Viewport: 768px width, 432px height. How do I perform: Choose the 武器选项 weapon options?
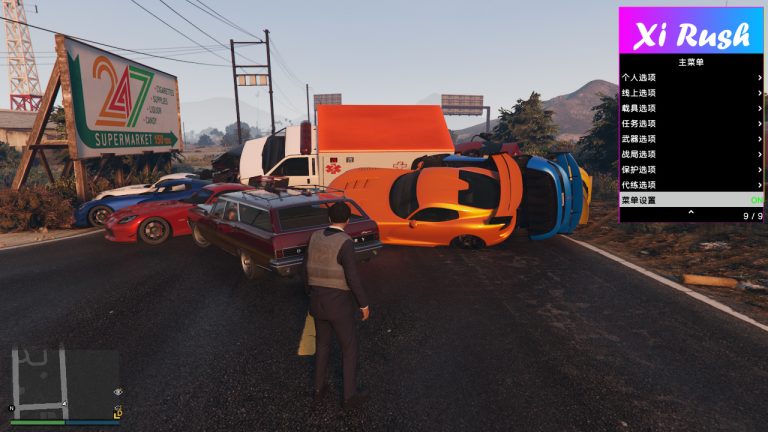(690, 138)
